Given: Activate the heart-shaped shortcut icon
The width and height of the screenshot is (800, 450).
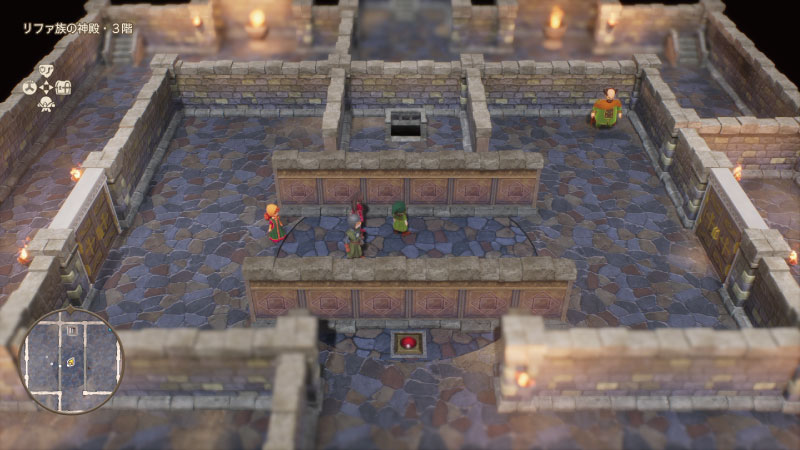Looking at the screenshot, I should point(46,70).
